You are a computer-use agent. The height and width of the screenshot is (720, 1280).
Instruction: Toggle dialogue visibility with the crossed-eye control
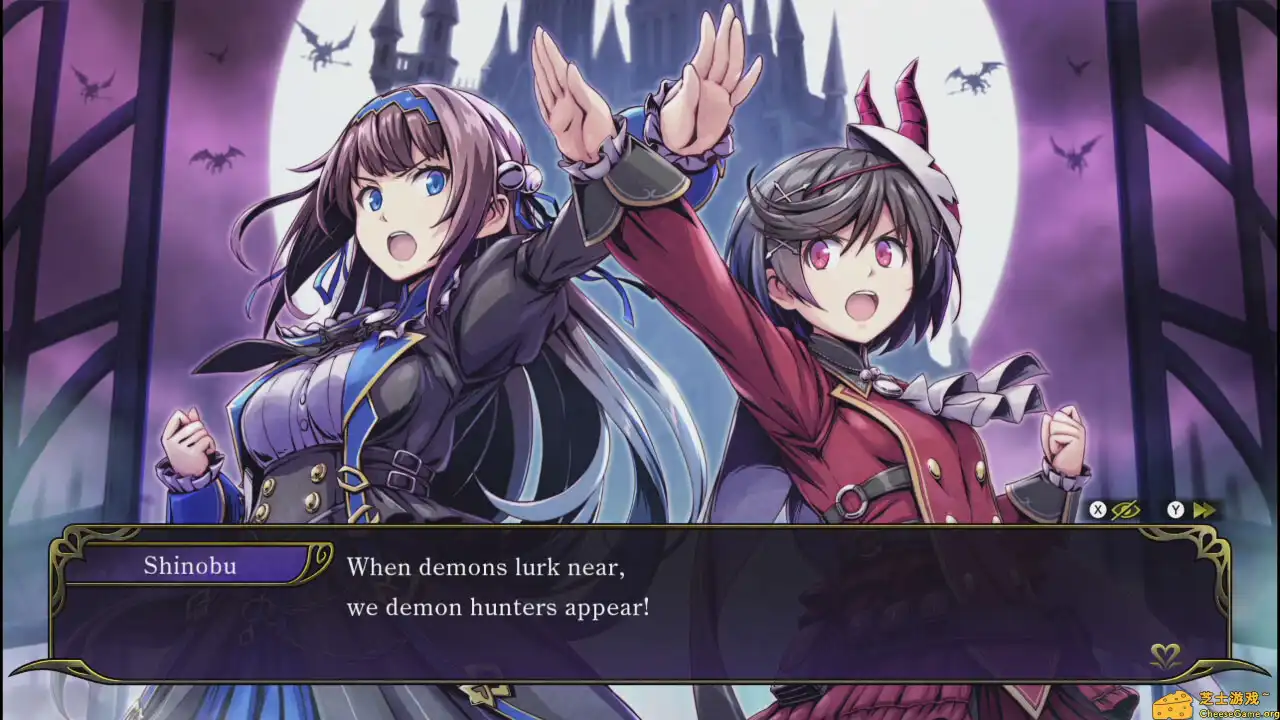1125,509
